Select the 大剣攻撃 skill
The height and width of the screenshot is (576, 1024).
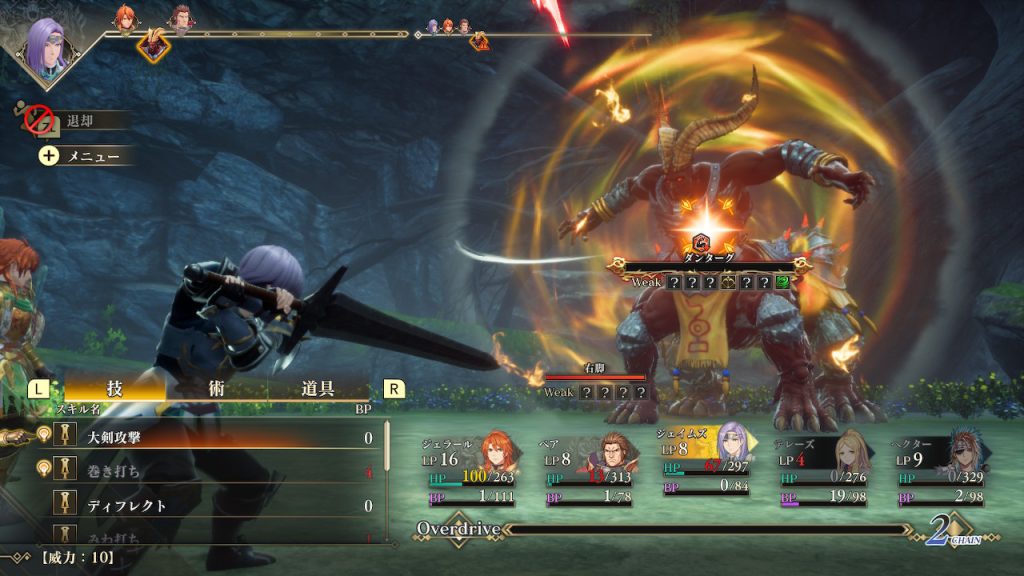[200, 437]
